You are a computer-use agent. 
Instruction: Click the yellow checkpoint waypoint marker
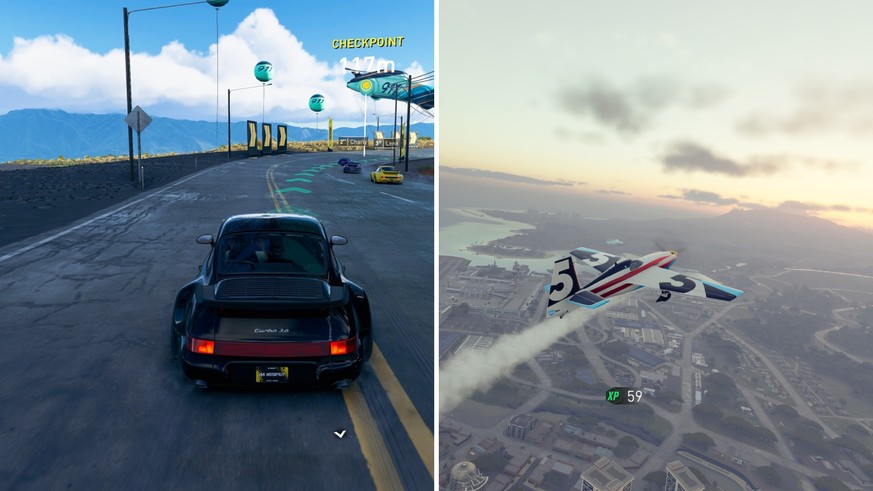[368, 87]
